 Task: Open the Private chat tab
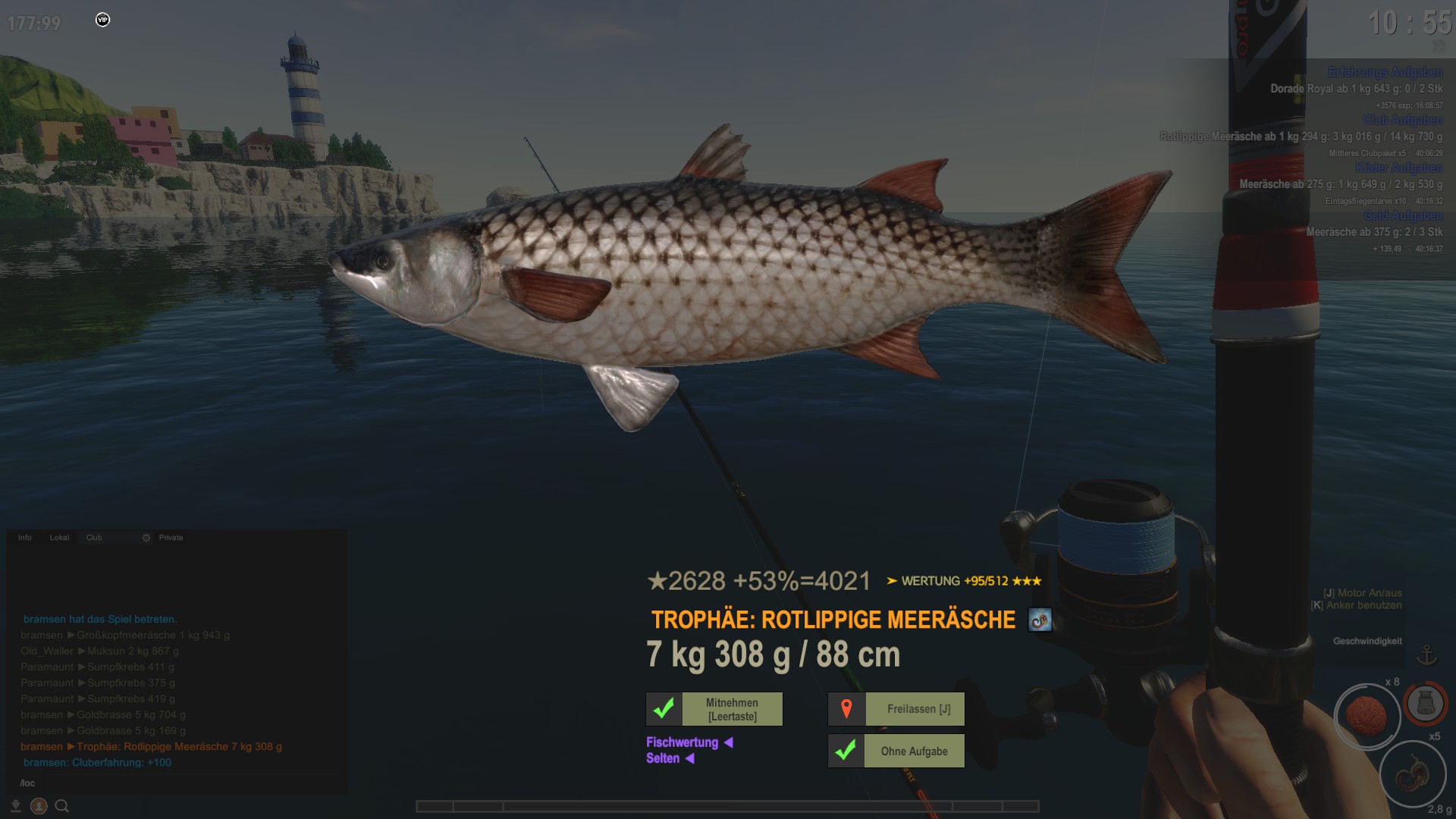171,538
